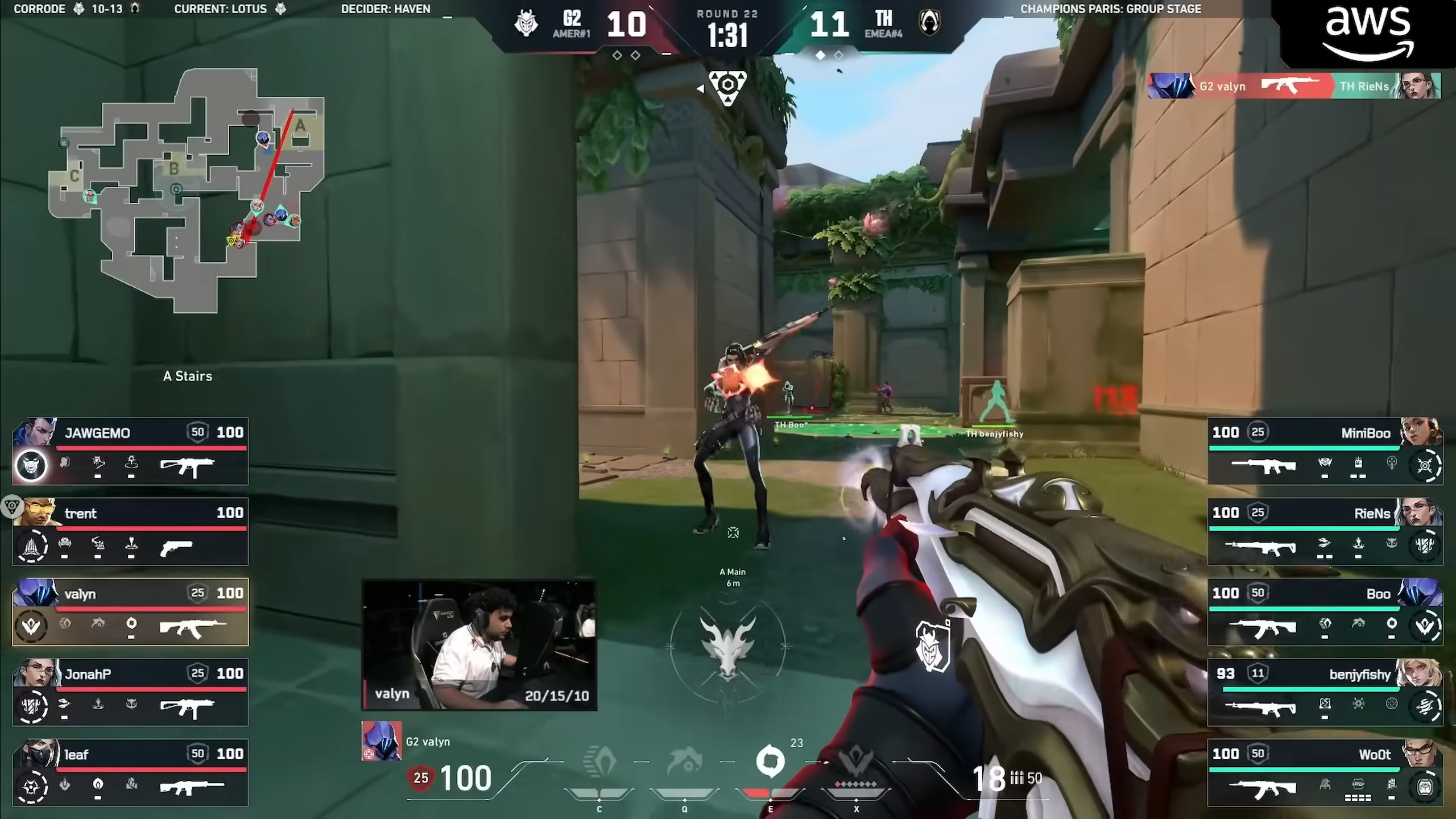Image resolution: width=1456 pixels, height=819 pixels.
Task: Select MiniBoo's player card
Action: [x=1325, y=451]
